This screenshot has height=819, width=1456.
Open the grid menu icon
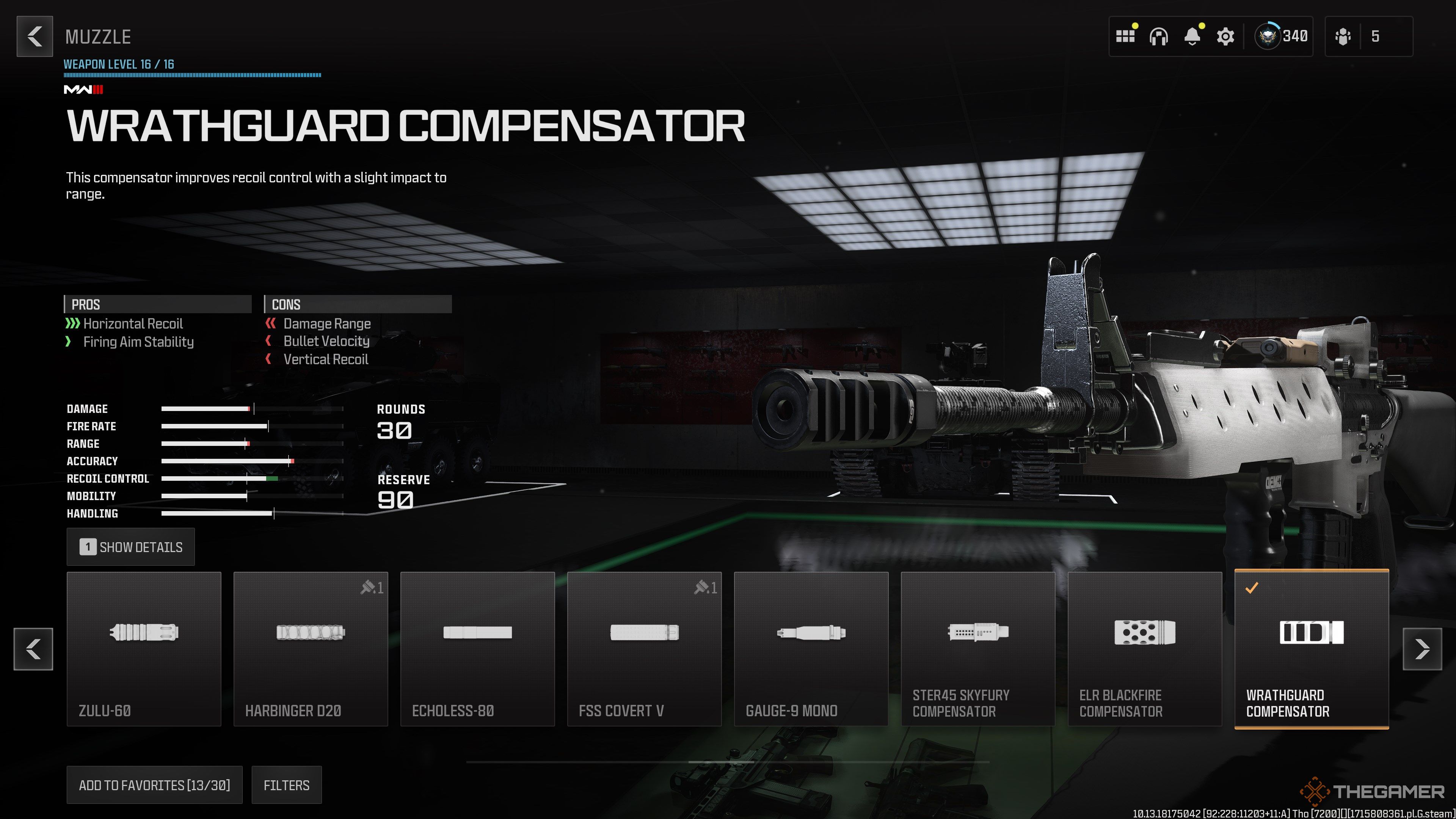1125,37
